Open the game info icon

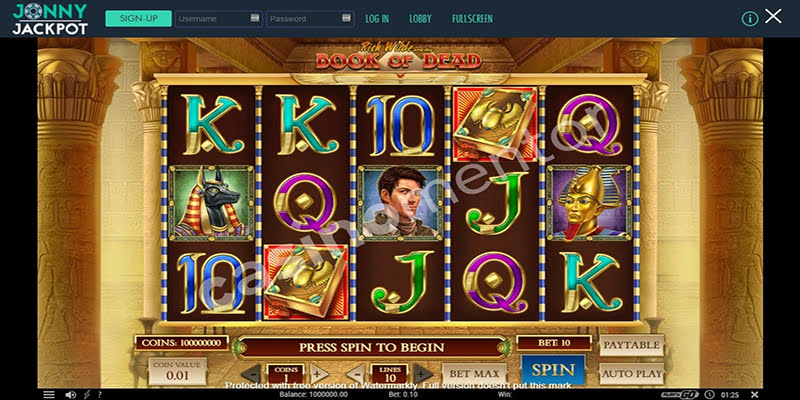[749, 18]
